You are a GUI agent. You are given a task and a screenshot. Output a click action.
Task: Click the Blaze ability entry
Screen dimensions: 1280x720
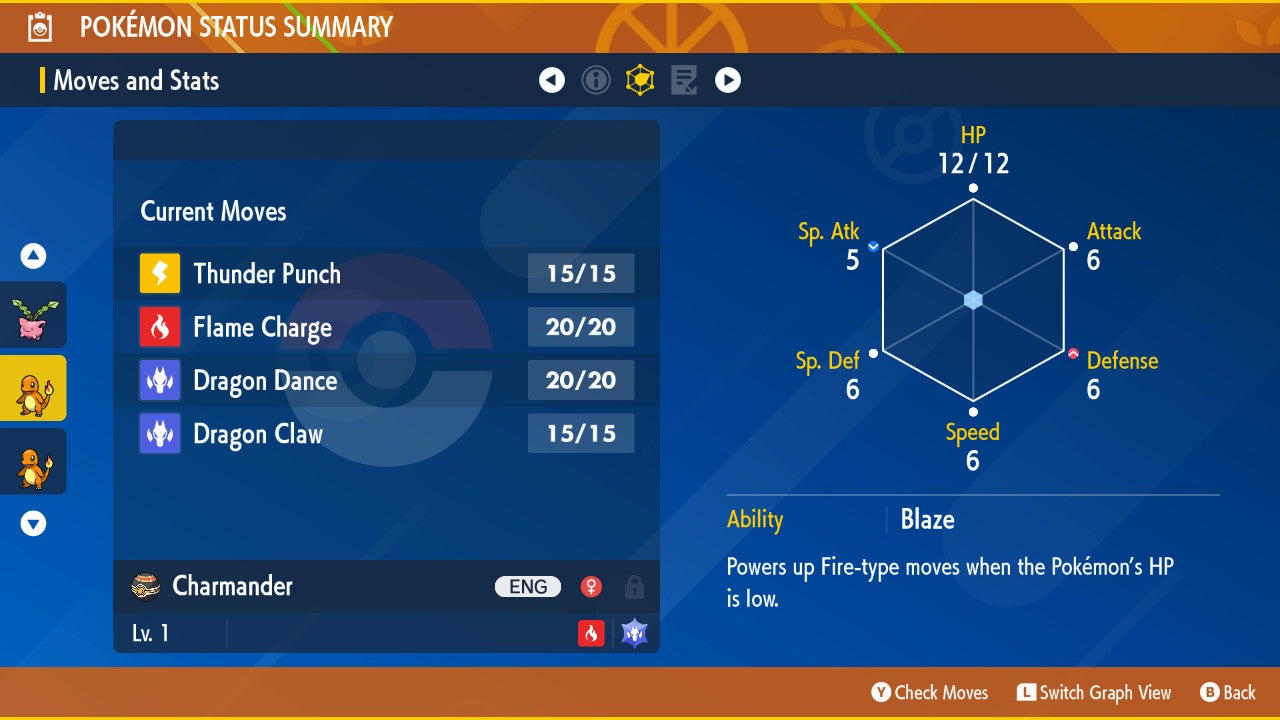pos(927,520)
